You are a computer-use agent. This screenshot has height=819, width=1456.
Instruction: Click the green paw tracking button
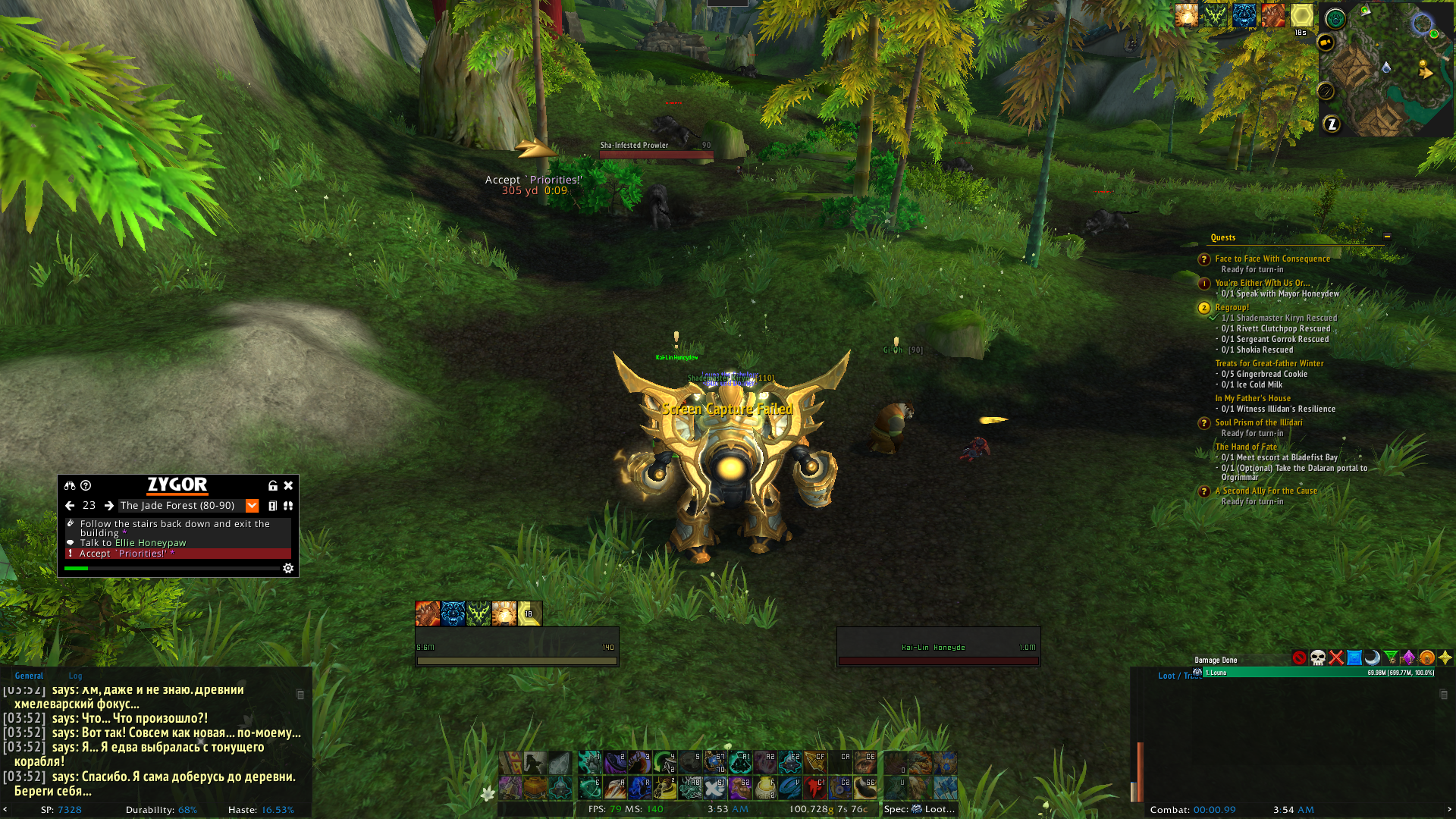(x=1335, y=19)
